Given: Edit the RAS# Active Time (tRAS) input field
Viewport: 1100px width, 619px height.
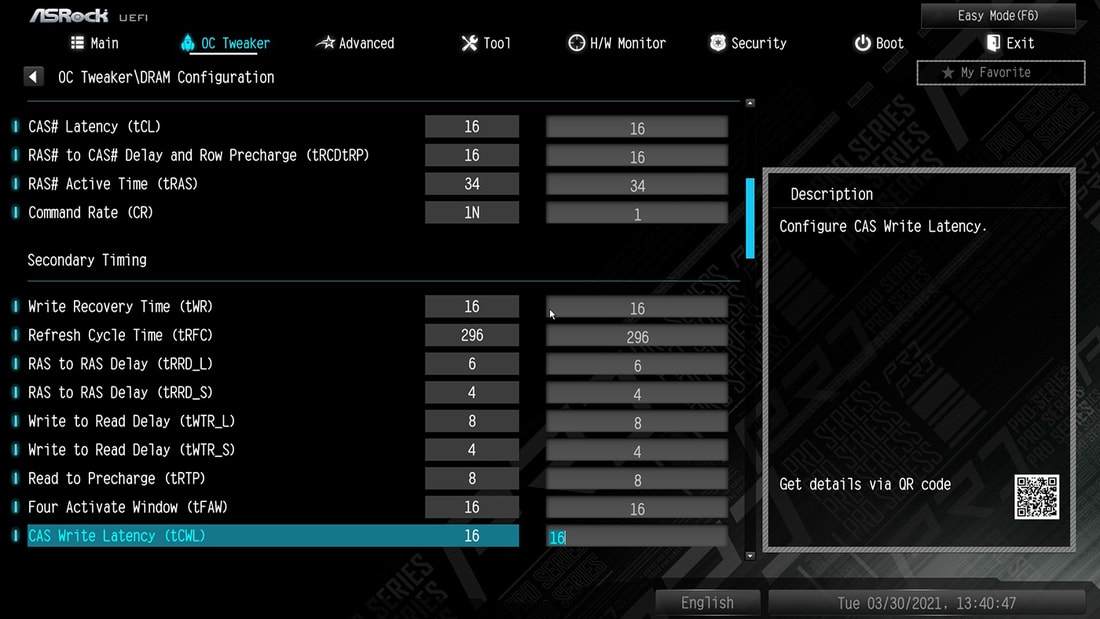Looking at the screenshot, I should click(x=637, y=186).
